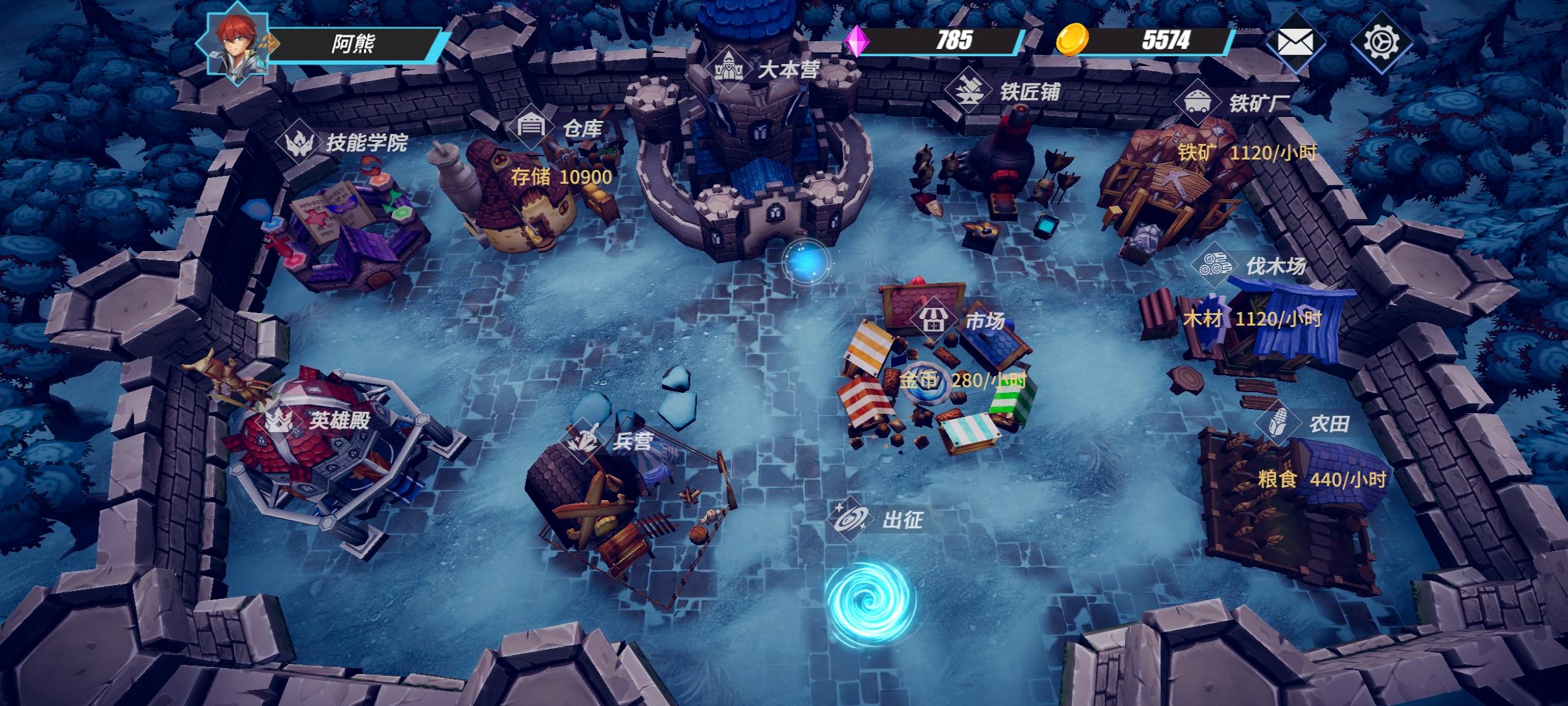Open the 铁矿厂 iron mine label
This screenshot has width=1568, height=706.
coord(1233,103)
